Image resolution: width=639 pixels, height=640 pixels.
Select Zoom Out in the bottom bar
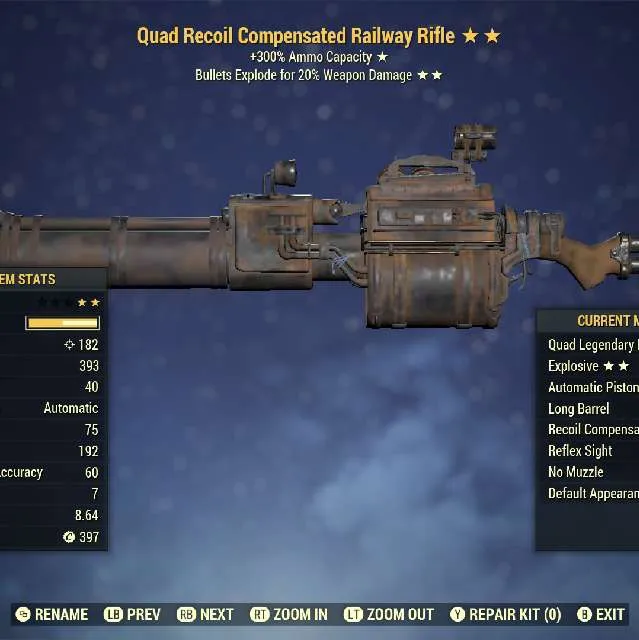pos(389,614)
